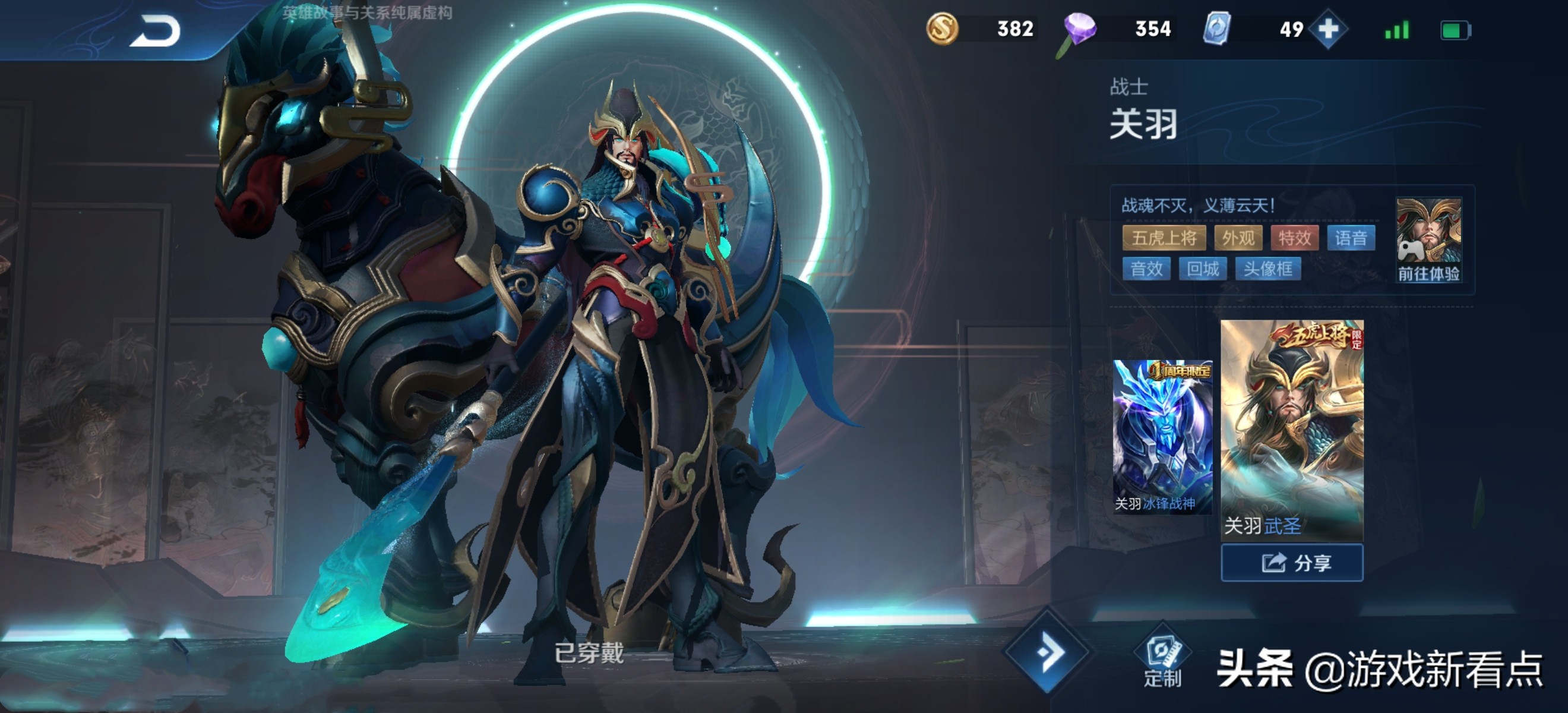Choose the 关羽 武圣 skin card
The width and height of the screenshot is (1568, 713).
pos(1292,428)
